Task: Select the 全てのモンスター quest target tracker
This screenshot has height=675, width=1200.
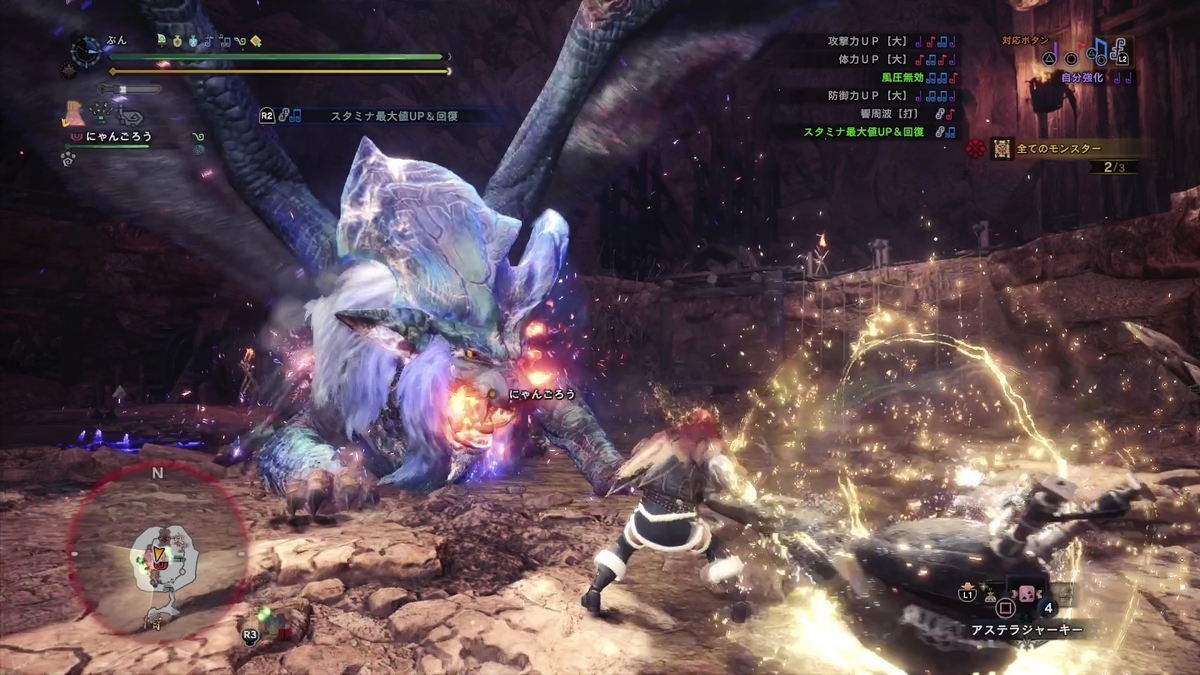Action: click(x=1060, y=149)
